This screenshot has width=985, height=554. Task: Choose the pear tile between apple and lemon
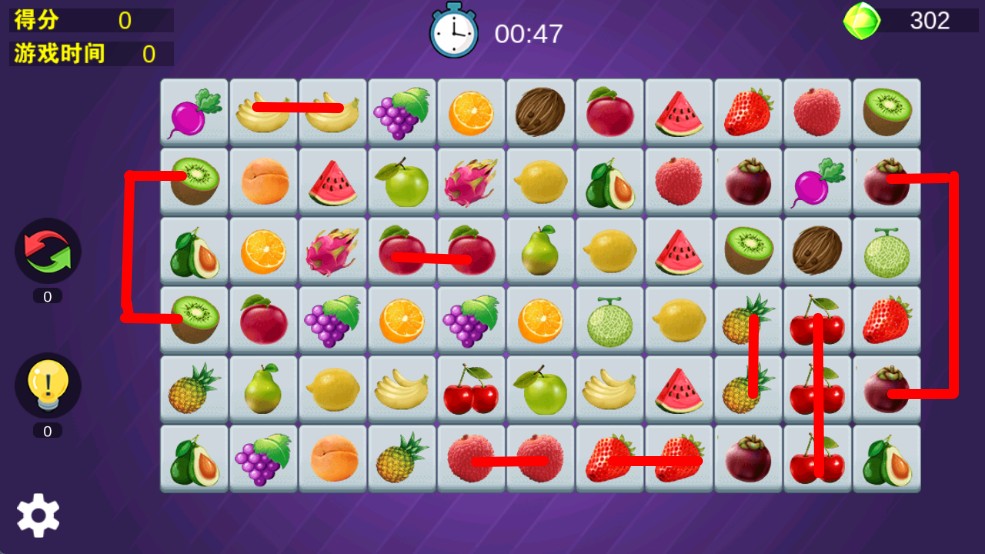[x=540, y=251]
